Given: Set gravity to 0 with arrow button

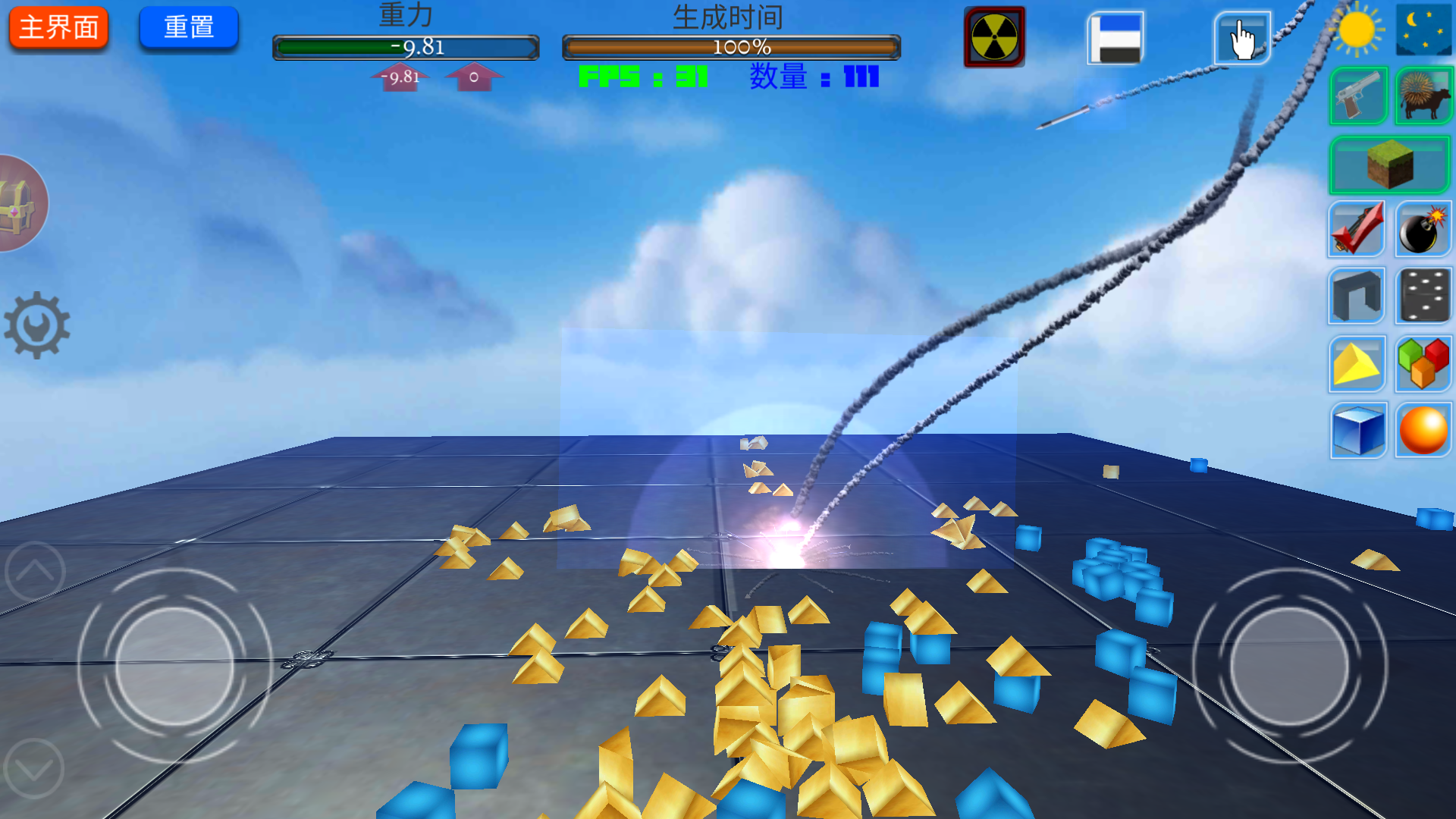Looking at the screenshot, I should click(473, 77).
